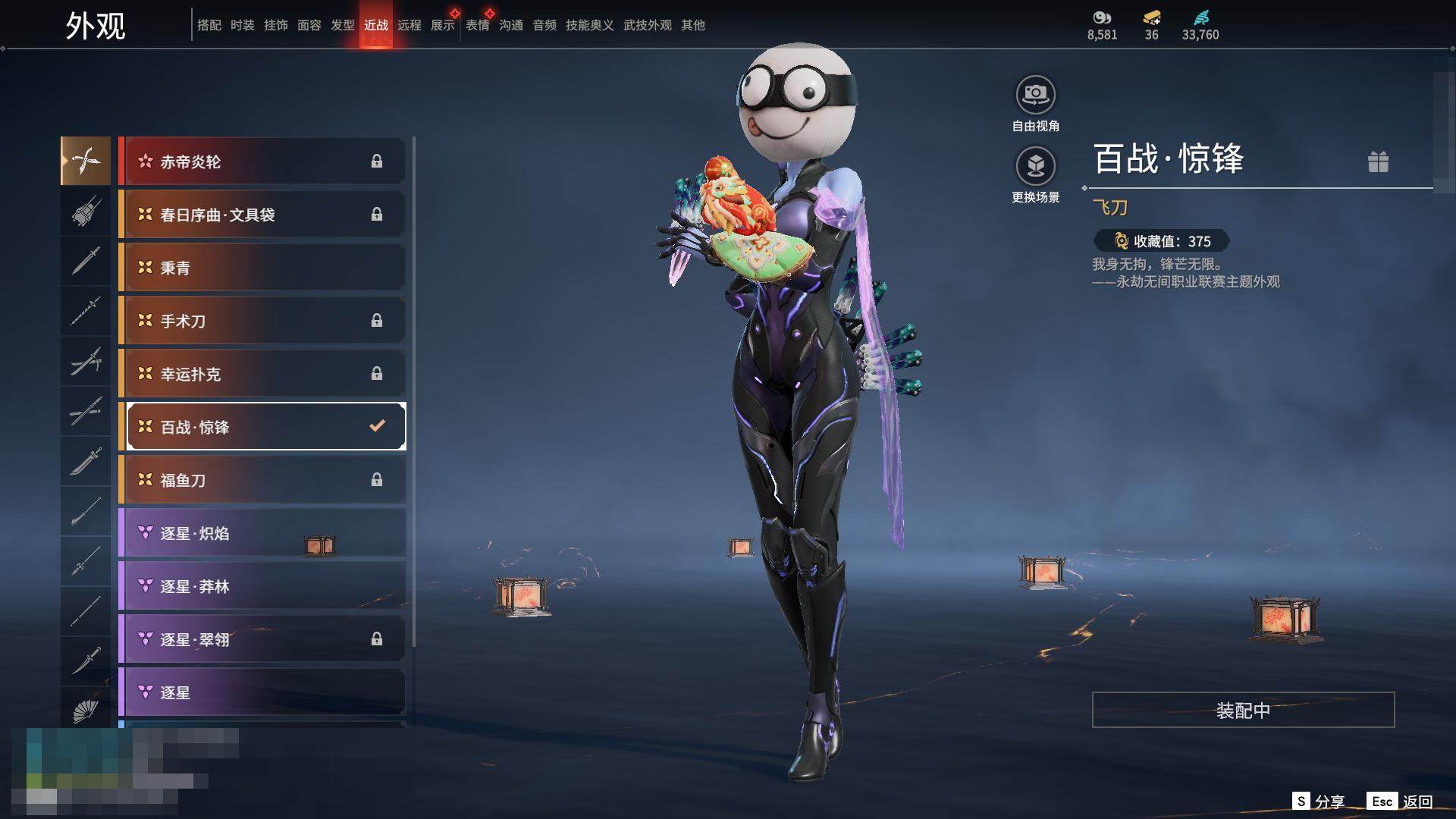
Task: Toggle the 自由视角 camera button
Action: click(x=1035, y=96)
